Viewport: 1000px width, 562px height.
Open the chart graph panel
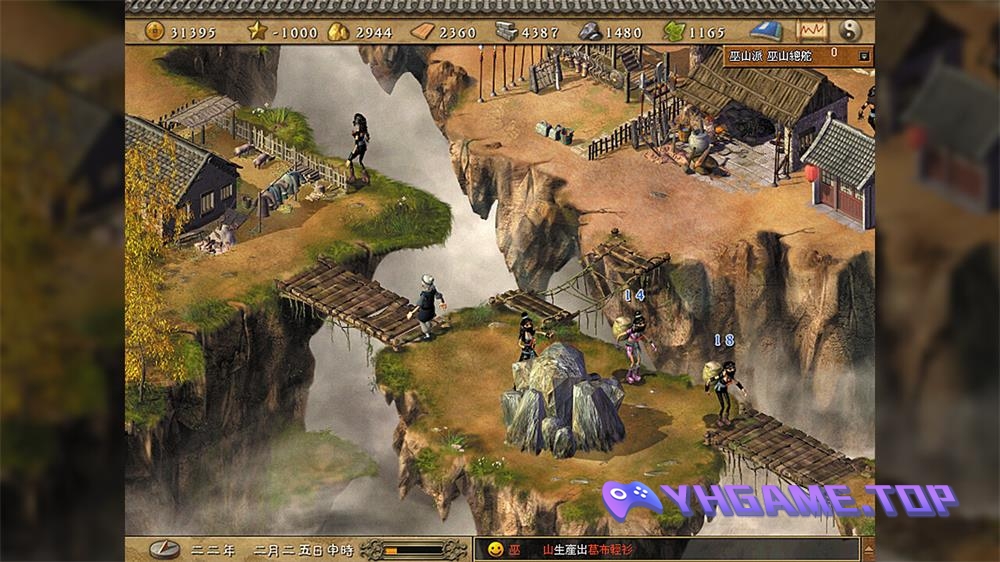click(x=811, y=31)
